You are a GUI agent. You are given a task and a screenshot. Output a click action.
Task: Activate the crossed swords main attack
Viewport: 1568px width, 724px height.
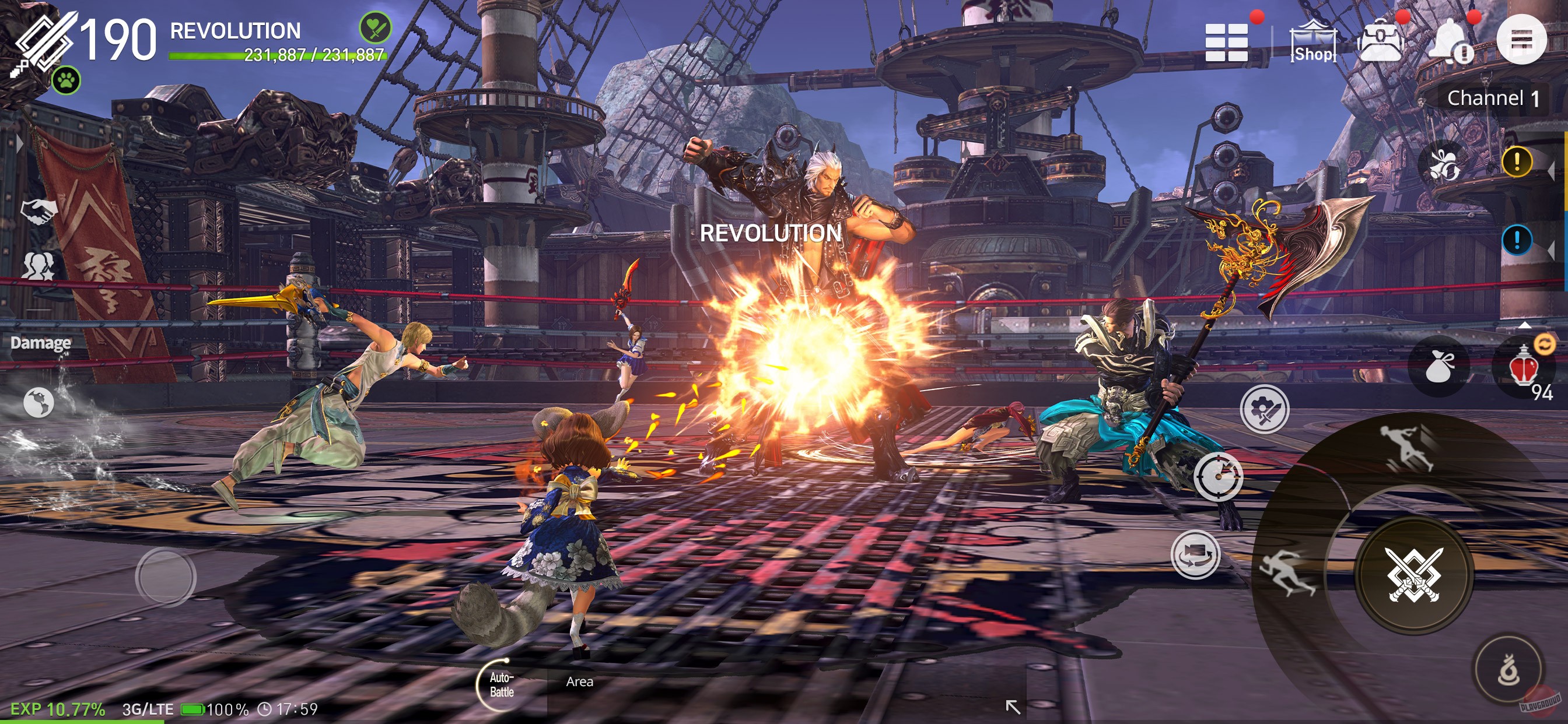[1414, 575]
